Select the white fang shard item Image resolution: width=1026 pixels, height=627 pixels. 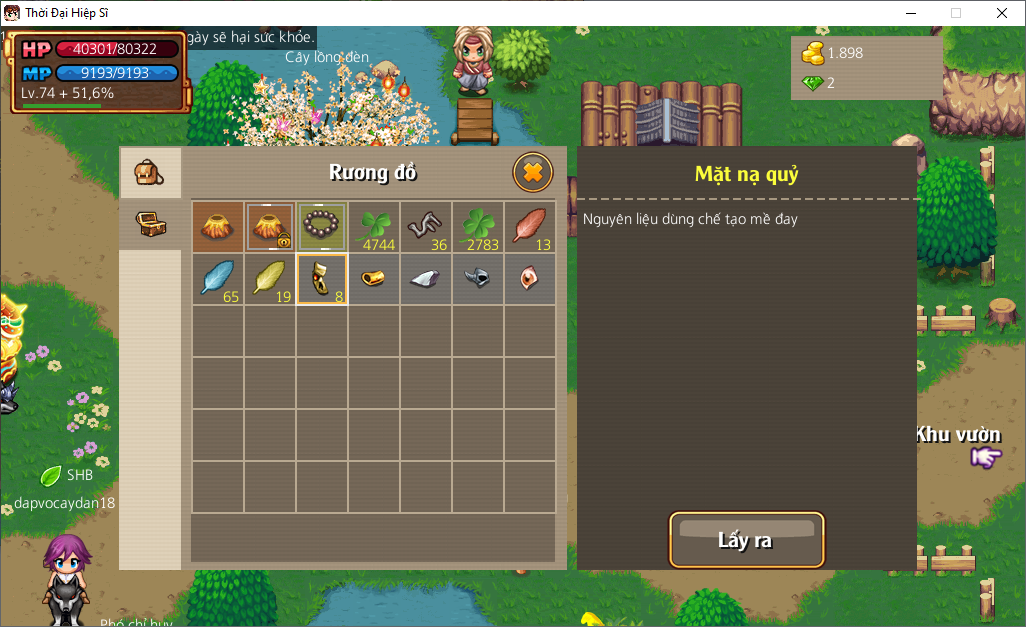pyautogui.click(x=426, y=279)
